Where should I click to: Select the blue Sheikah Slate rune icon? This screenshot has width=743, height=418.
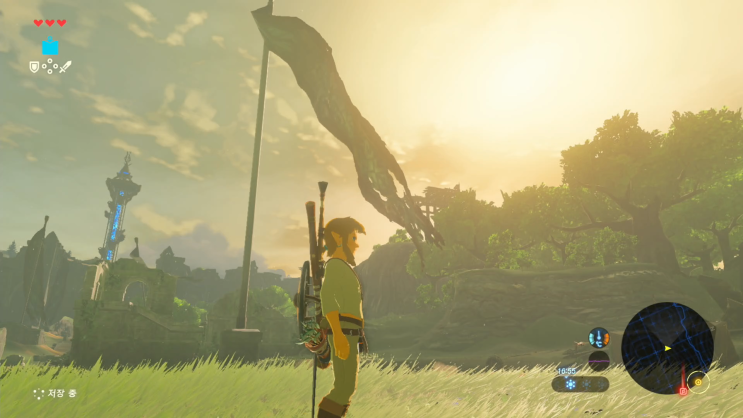(50, 47)
